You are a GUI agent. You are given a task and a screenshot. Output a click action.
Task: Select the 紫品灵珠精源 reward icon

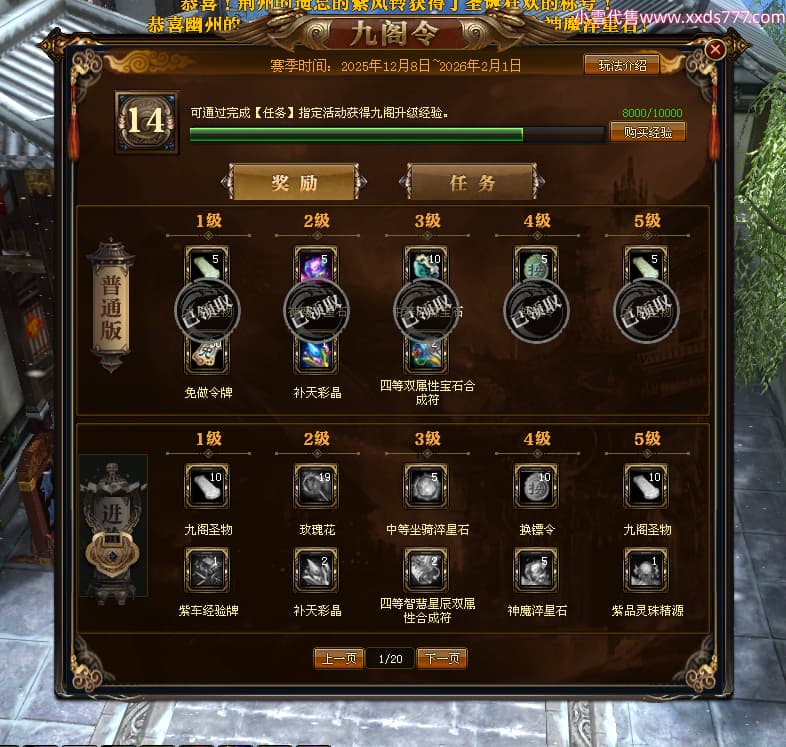(x=647, y=569)
